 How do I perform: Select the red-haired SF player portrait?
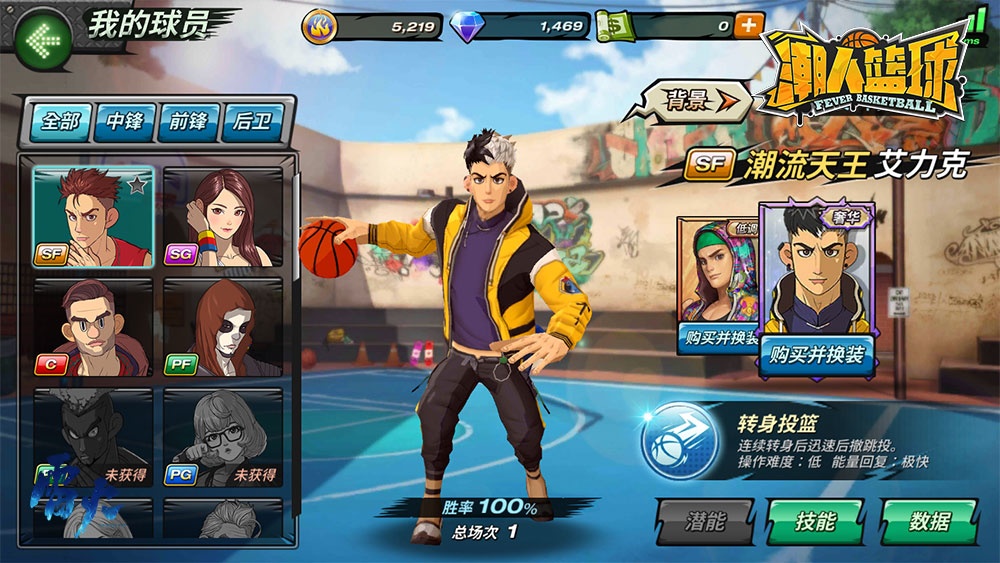point(93,217)
